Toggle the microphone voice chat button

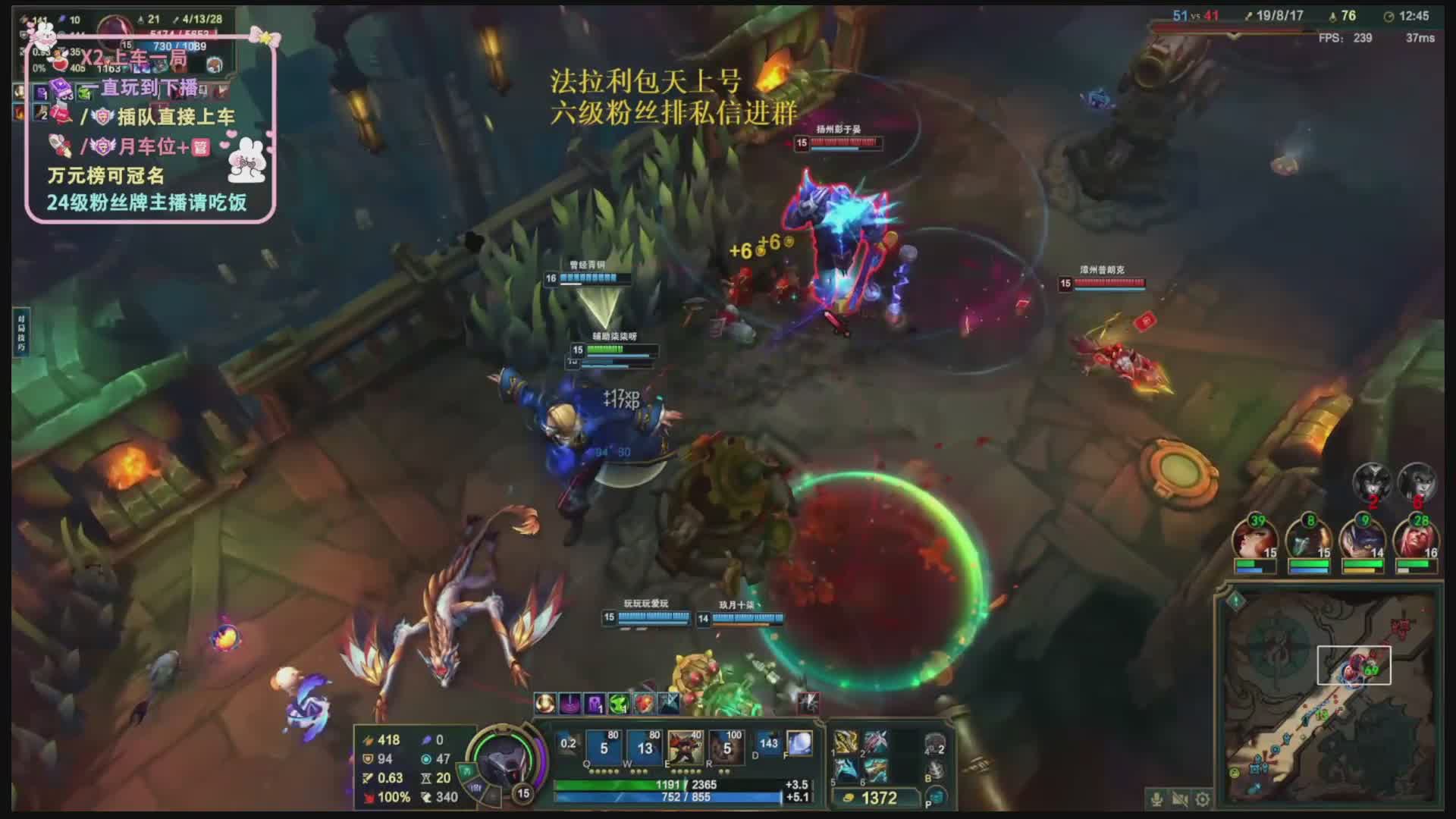pos(1156,799)
